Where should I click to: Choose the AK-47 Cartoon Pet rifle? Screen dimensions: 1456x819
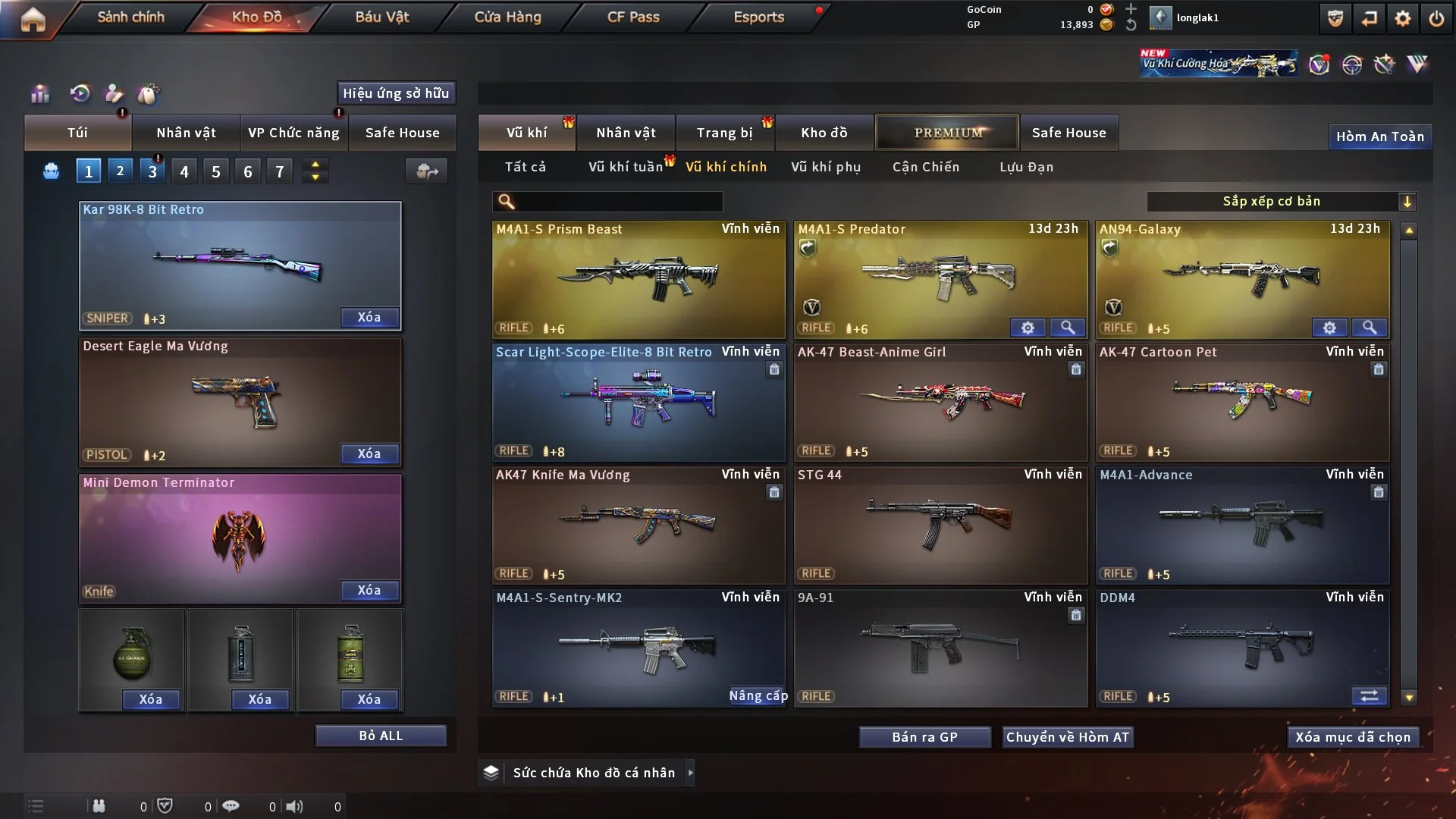(x=1242, y=402)
